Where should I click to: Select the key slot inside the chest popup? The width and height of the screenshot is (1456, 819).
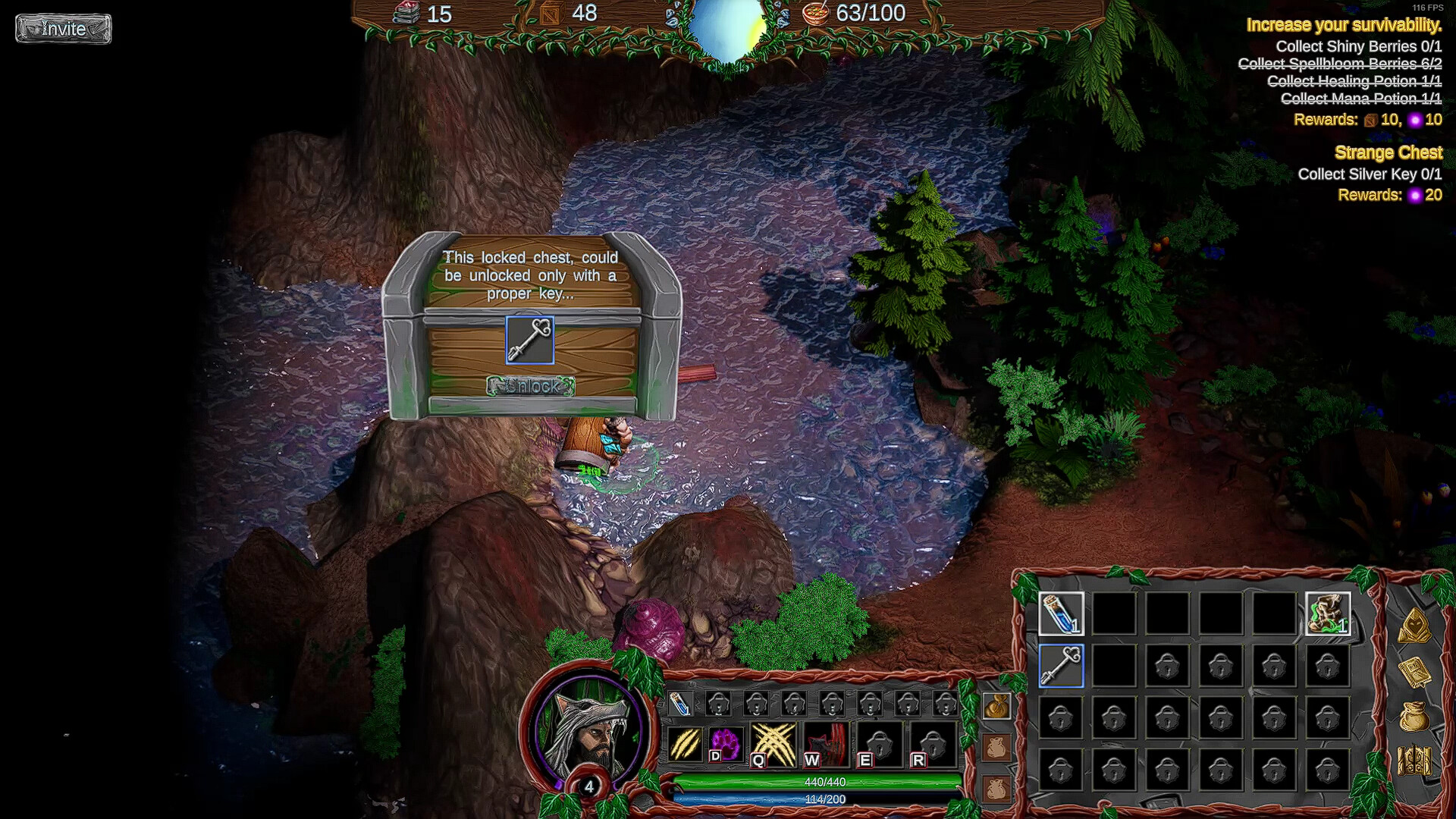pos(529,340)
